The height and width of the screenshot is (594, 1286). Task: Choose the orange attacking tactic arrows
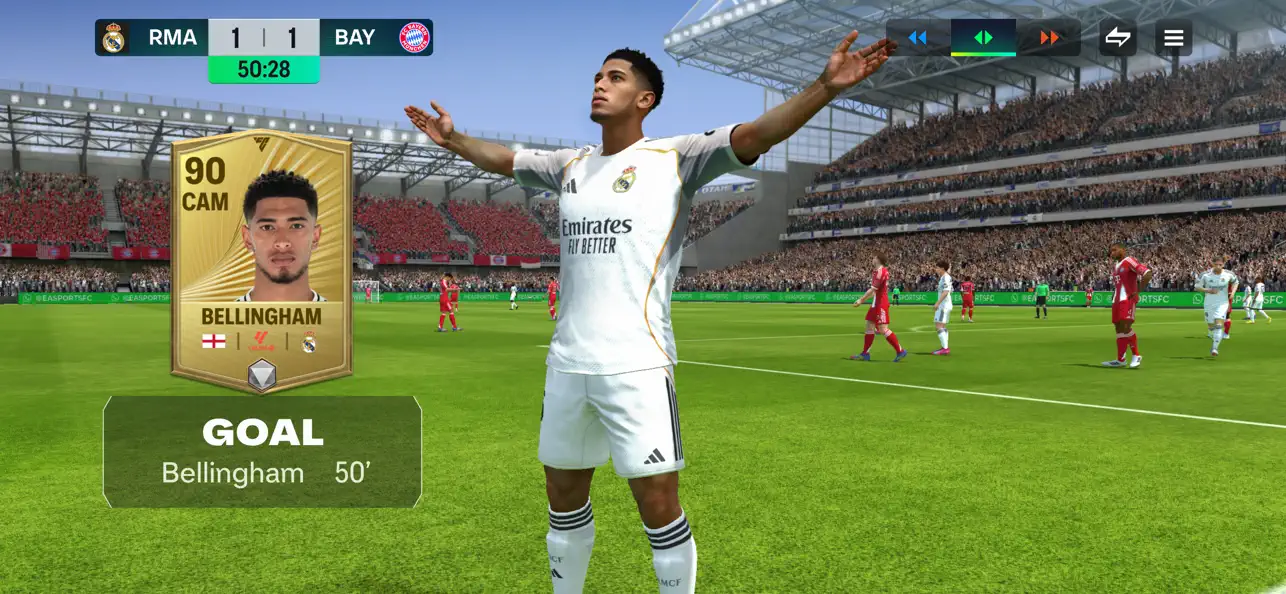click(1049, 38)
